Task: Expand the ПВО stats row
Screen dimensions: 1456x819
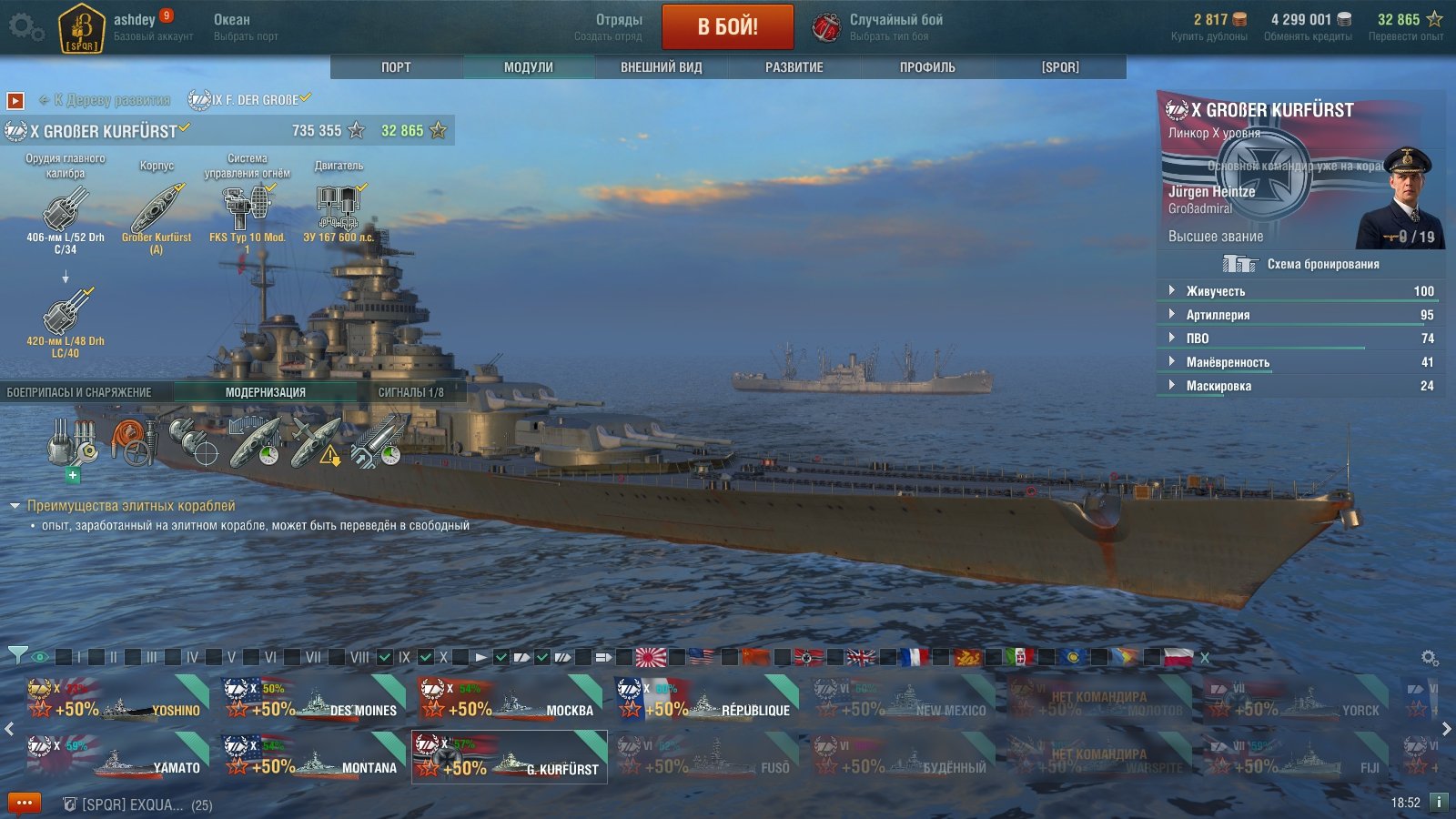Action: tap(1198, 339)
